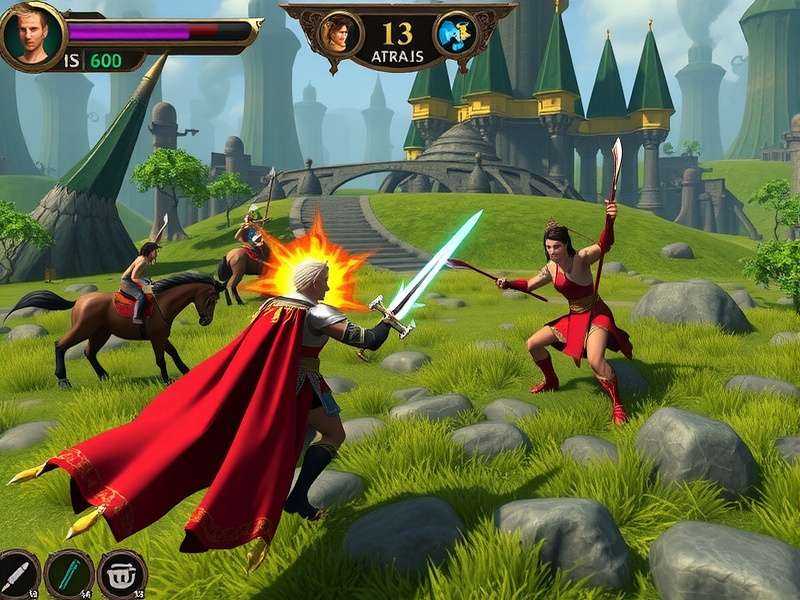Select the white pot ability icon
The height and width of the screenshot is (600, 800).
[x=122, y=574]
